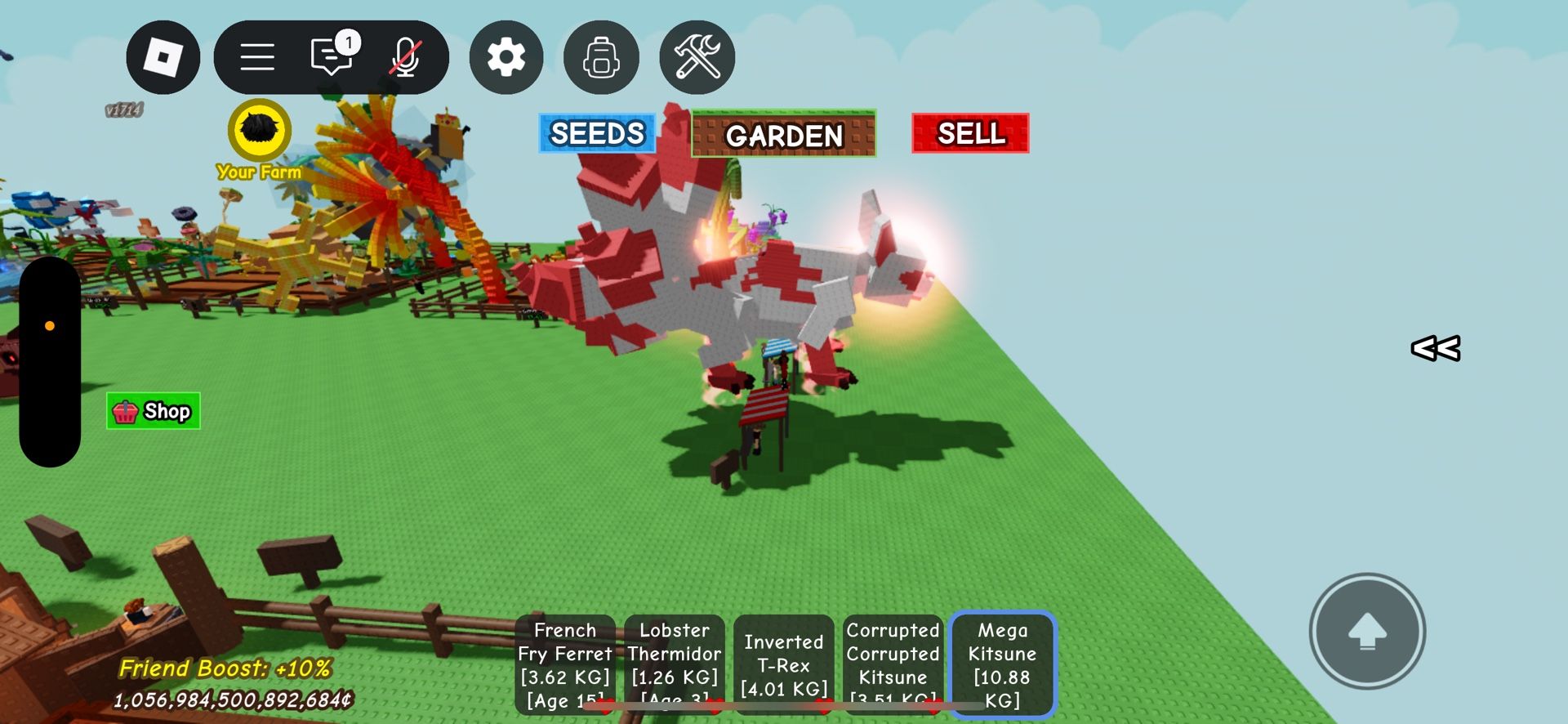
Task: Select the Inverted T-Rex slot
Action: tap(784, 664)
